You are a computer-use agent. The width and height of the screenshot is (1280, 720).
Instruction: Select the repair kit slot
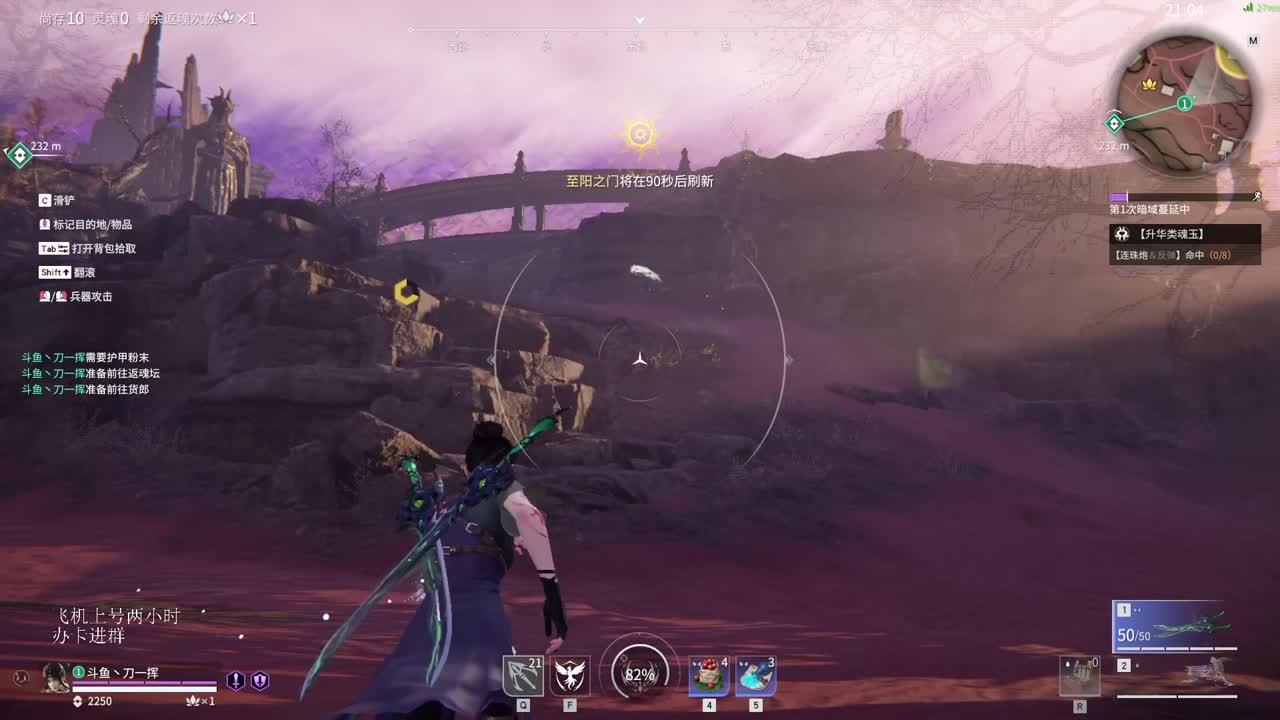[x=1080, y=677]
